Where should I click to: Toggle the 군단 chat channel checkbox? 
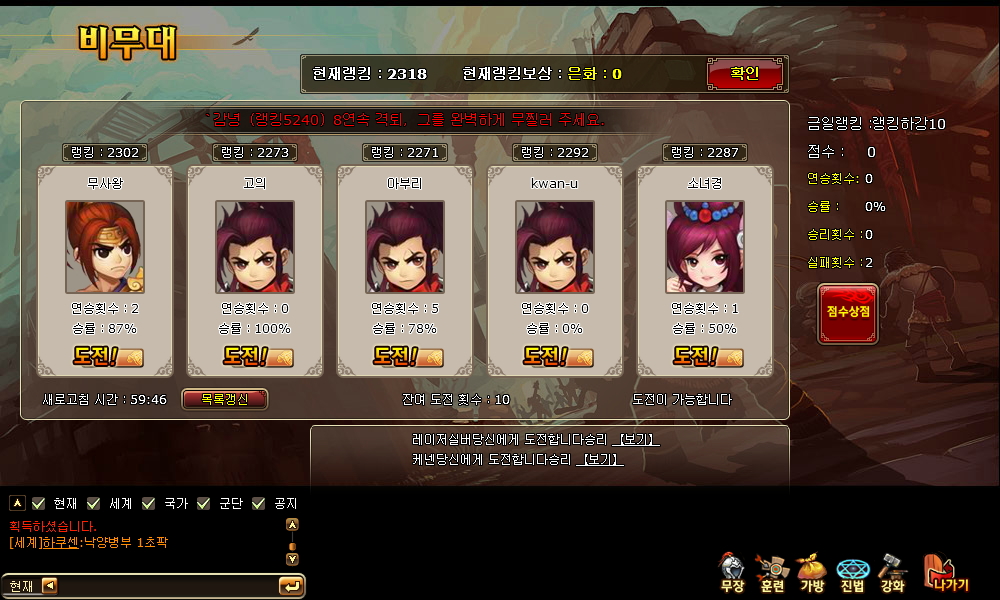tap(204, 503)
